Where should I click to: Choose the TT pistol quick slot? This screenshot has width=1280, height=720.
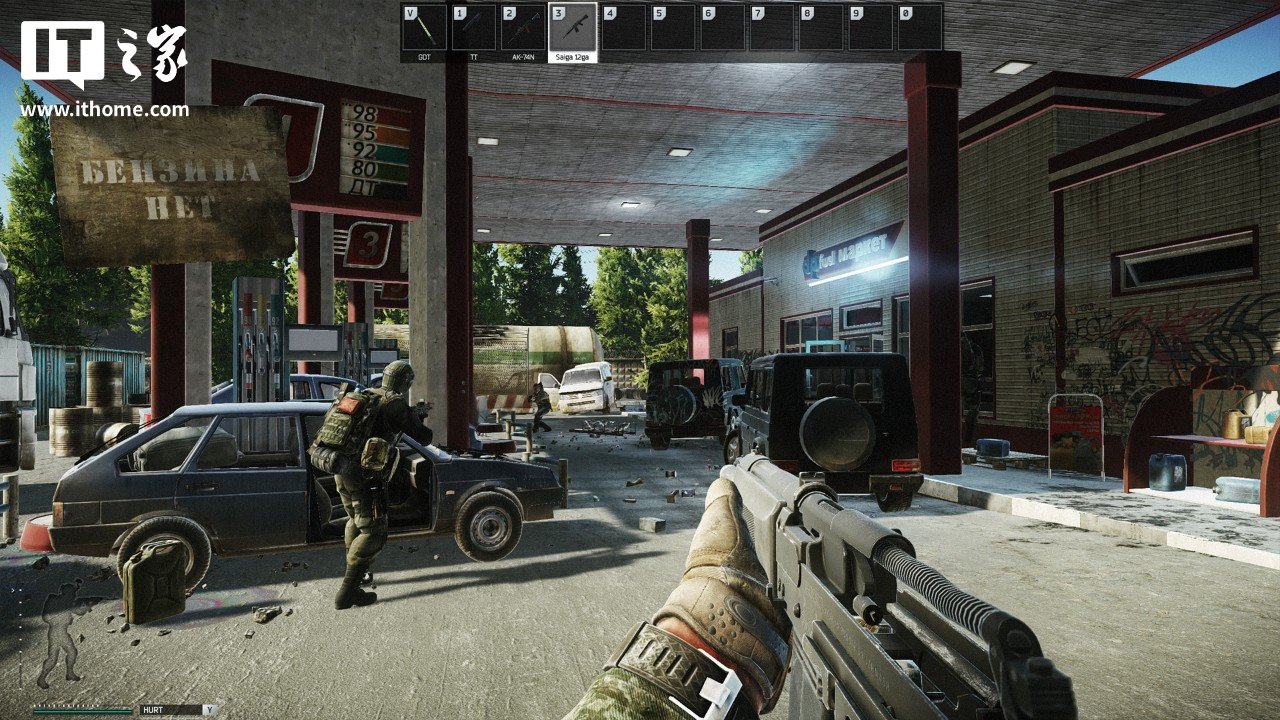pos(474,28)
